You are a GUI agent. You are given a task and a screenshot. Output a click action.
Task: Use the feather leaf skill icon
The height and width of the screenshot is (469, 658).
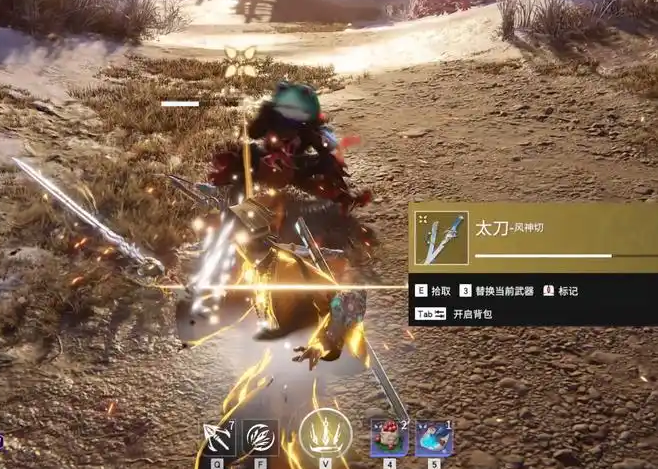point(260,438)
